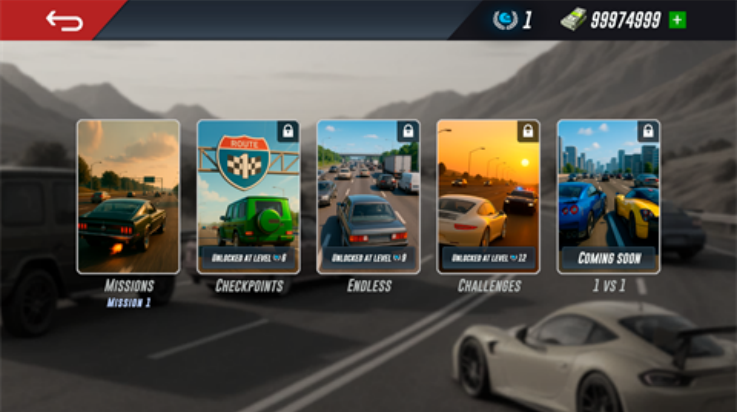Choose the Checkpoints mode card
The height and width of the screenshot is (412, 737).
click(x=248, y=197)
